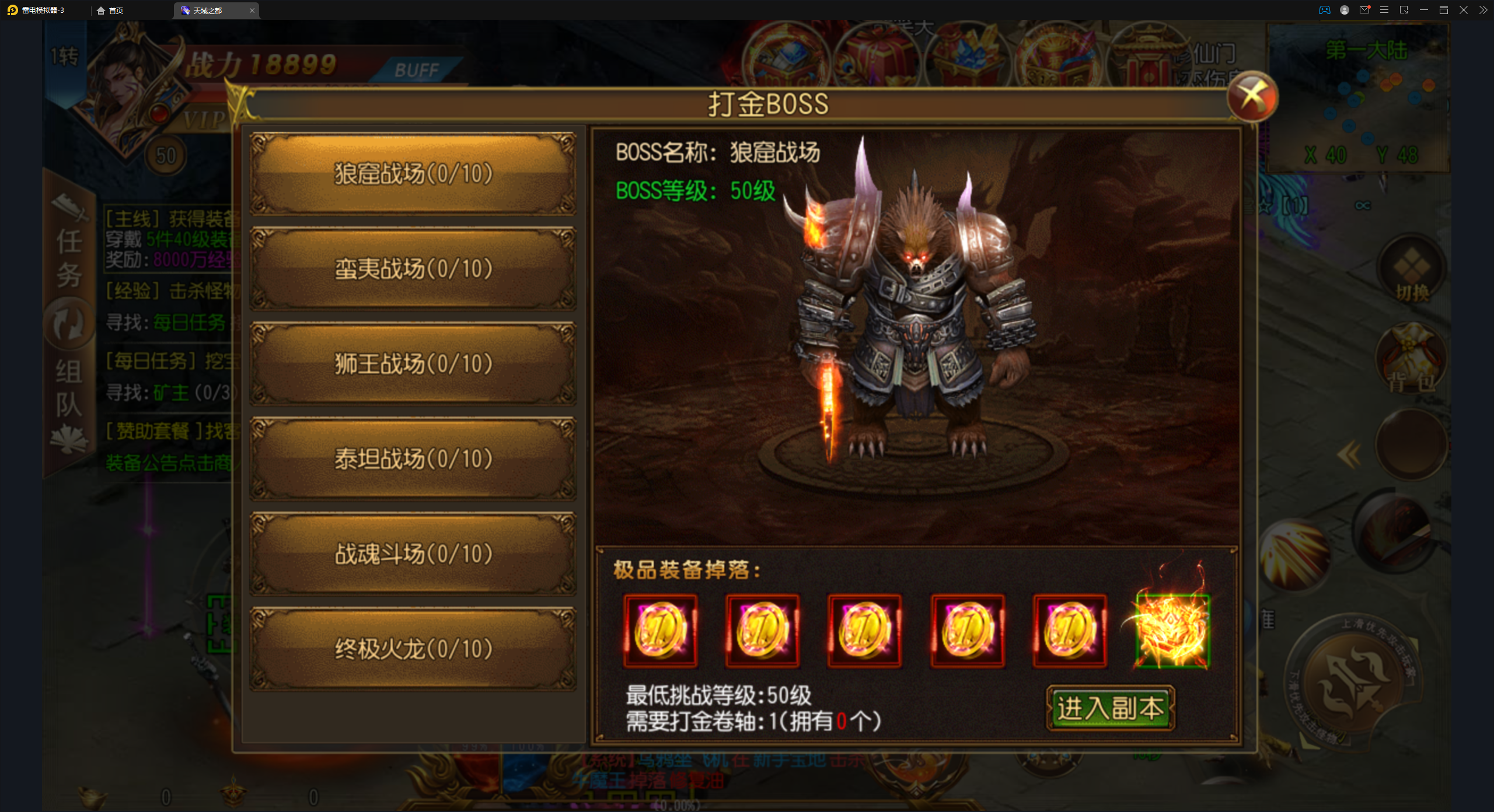Close the 打金BOSS panel

pyautogui.click(x=1252, y=97)
